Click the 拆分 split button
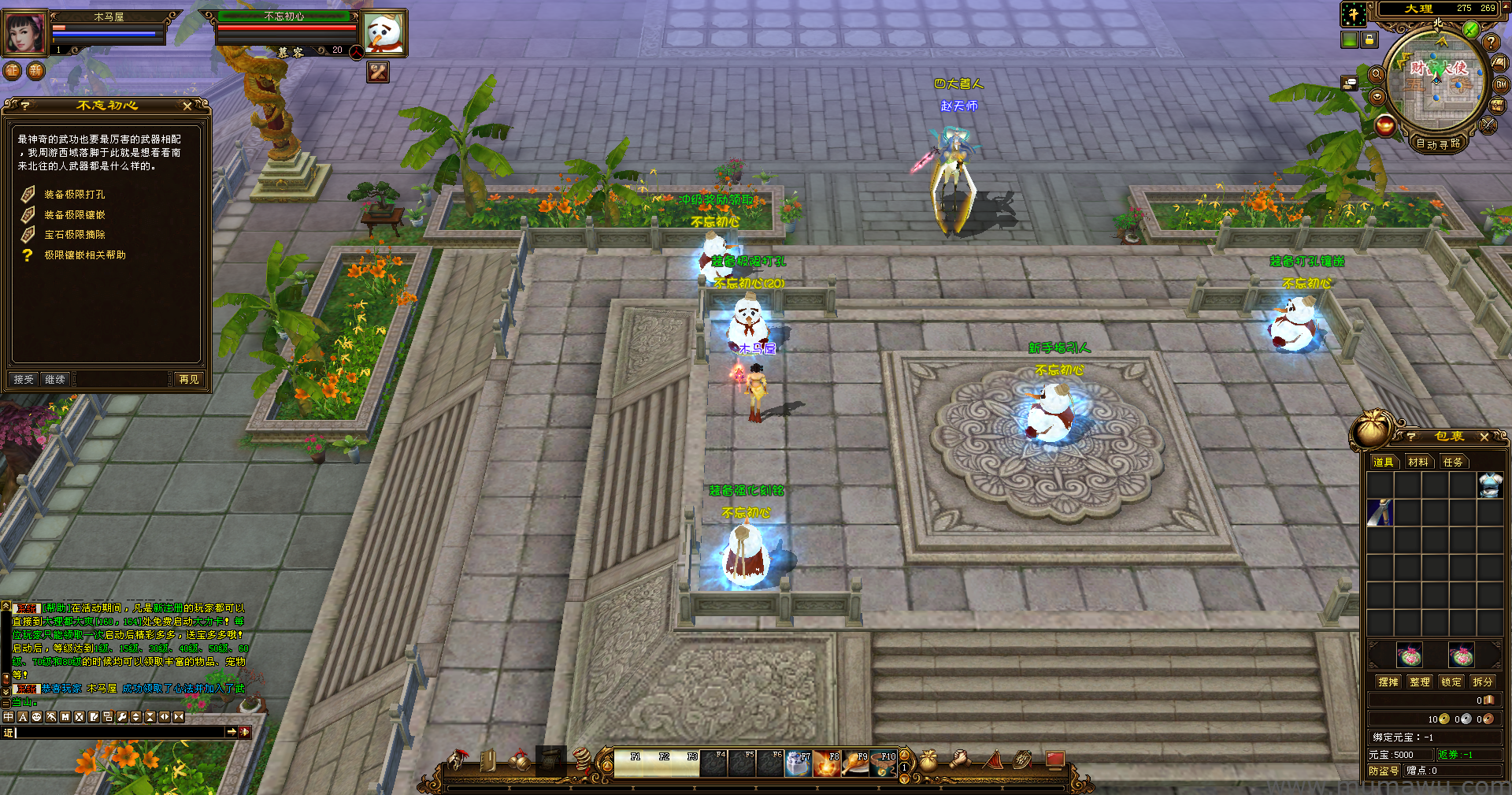Screen dimensions: 1512x795 [1482, 682]
